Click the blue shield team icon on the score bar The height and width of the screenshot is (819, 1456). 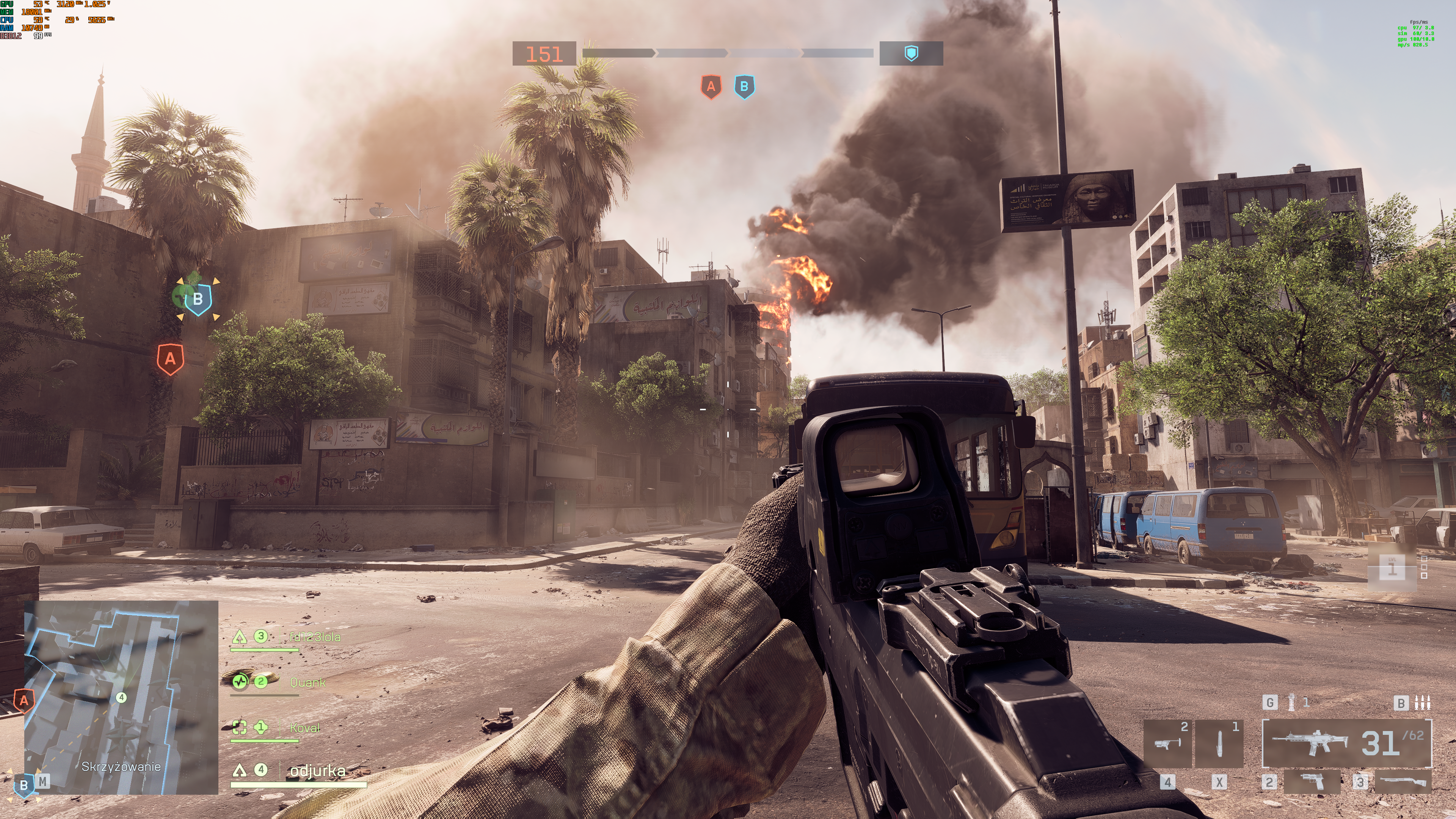[x=911, y=53]
